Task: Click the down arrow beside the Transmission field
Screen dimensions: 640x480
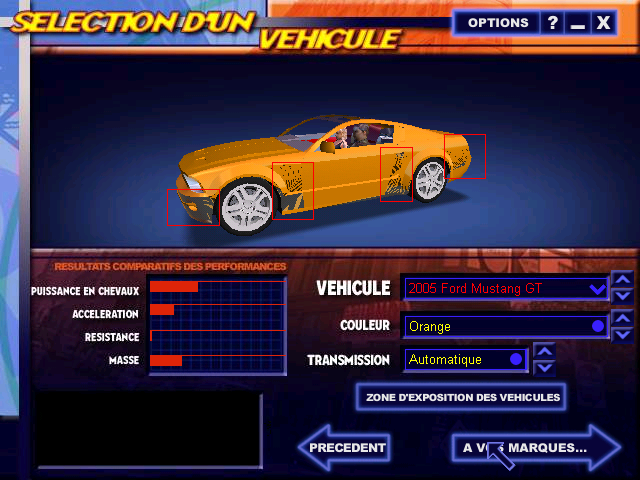Action: [544, 367]
